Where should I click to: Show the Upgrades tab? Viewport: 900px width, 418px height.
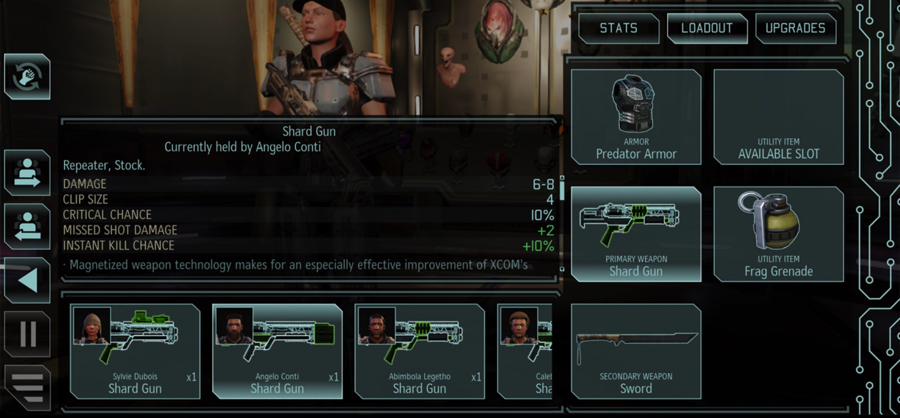point(795,28)
